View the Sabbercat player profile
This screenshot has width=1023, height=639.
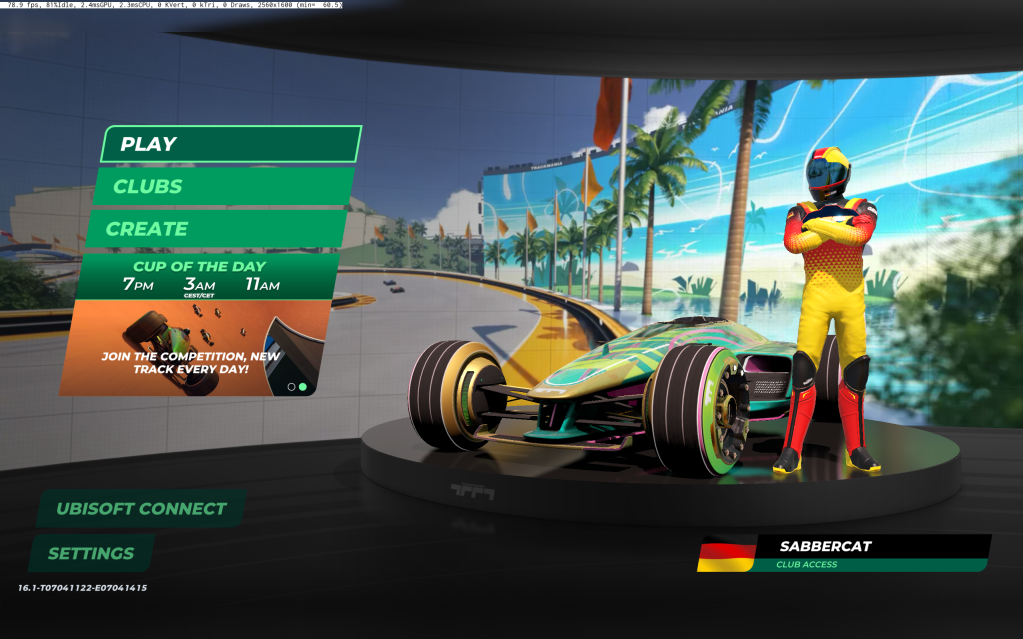[x=845, y=553]
